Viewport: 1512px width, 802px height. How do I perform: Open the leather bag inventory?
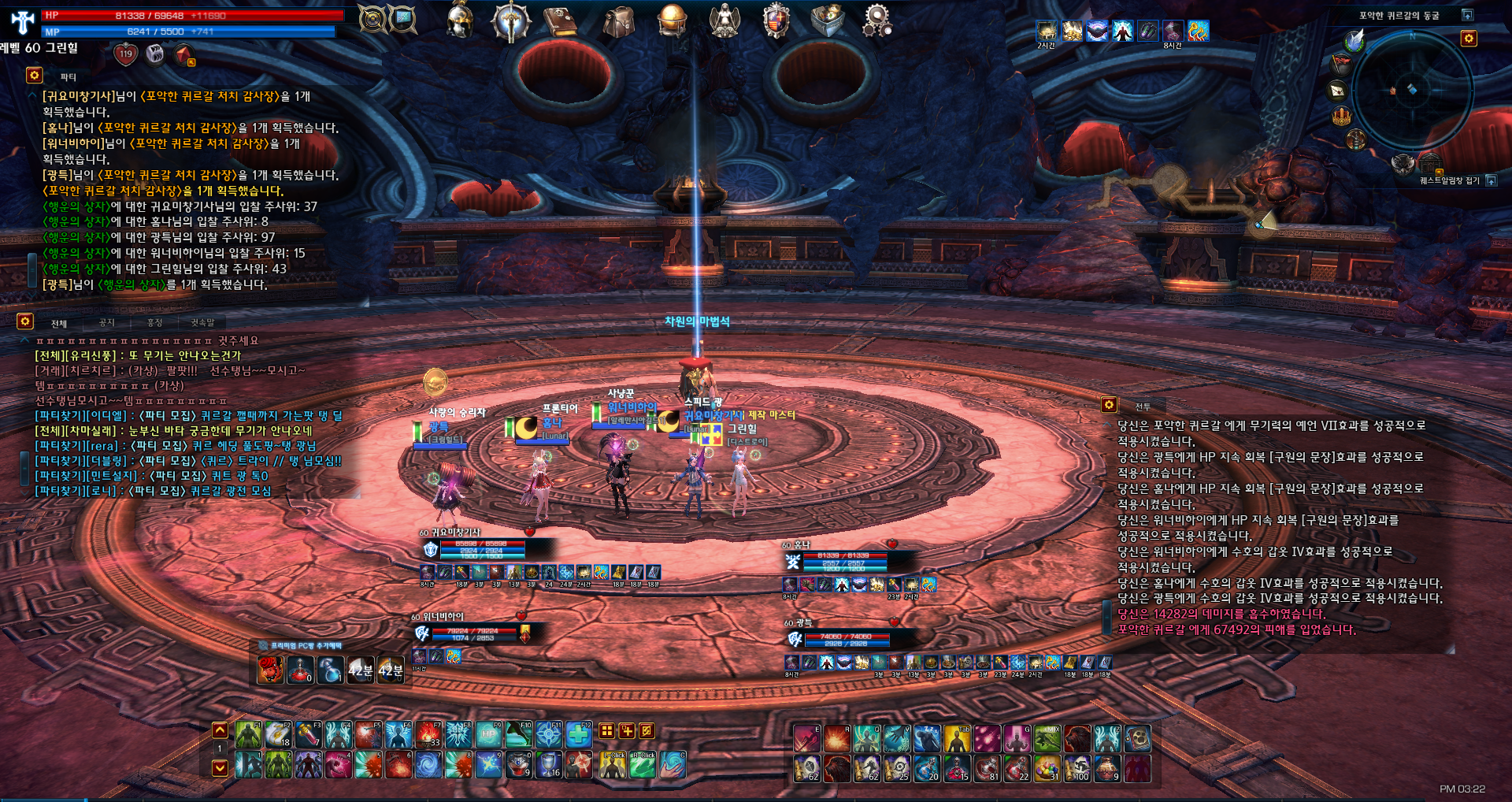(x=618, y=20)
